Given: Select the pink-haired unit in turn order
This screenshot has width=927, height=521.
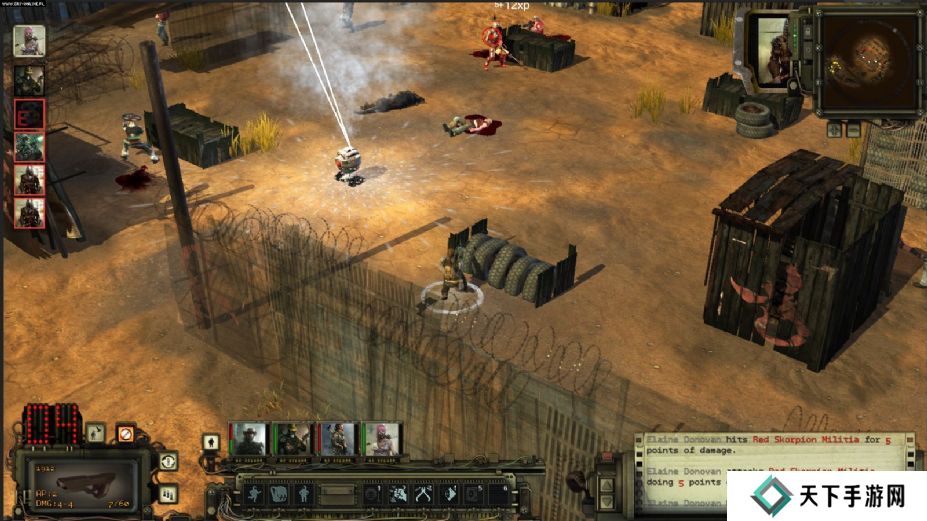Looking at the screenshot, I should [28, 40].
